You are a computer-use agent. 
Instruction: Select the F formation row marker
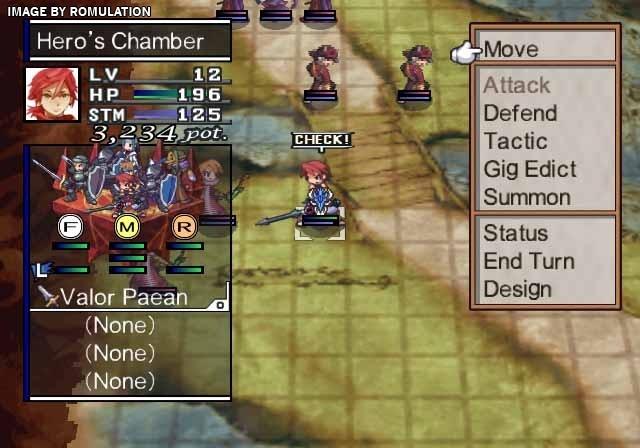[70, 226]
